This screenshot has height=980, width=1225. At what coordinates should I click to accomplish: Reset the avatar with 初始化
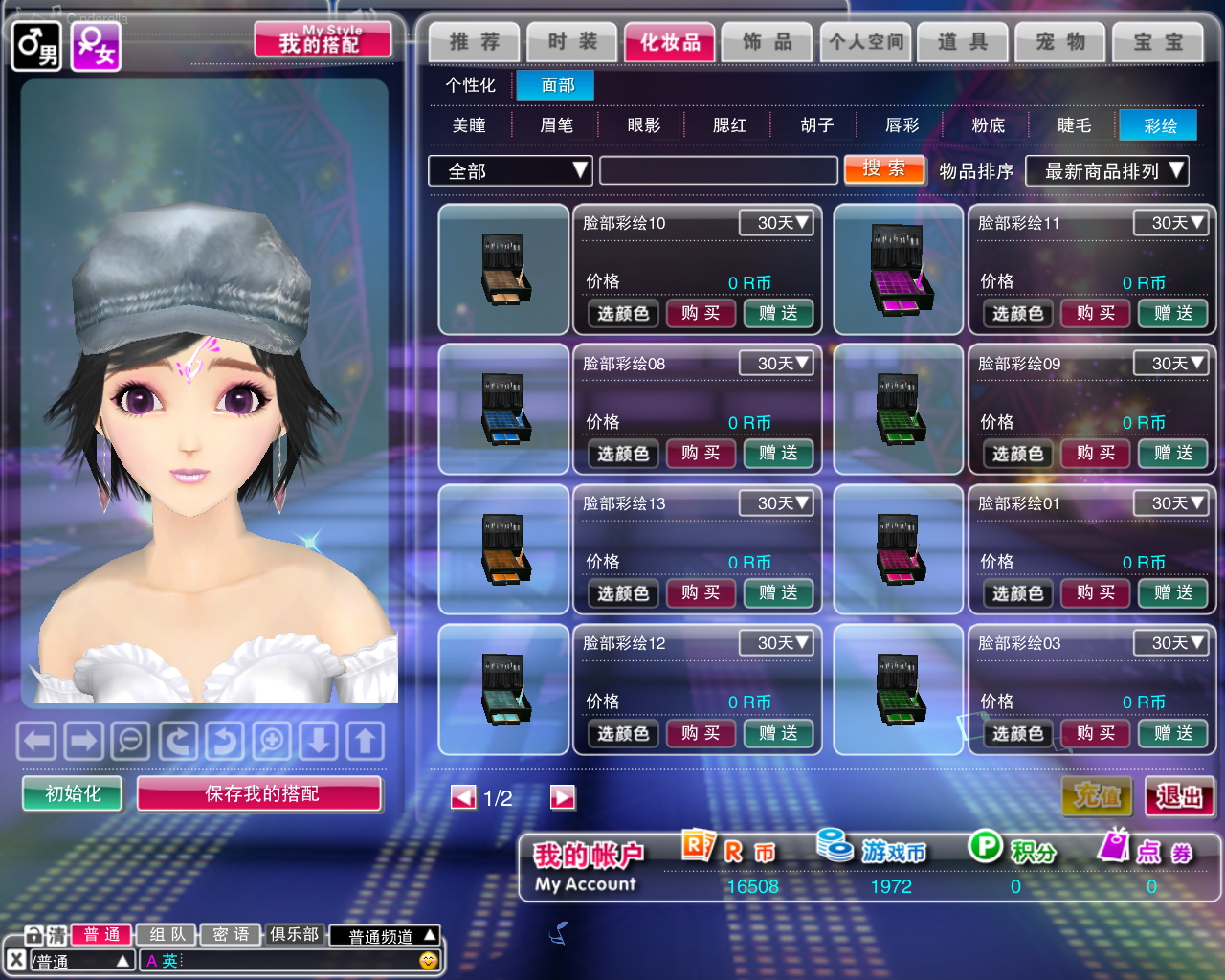pyautogui.click(x=73, y=793)
